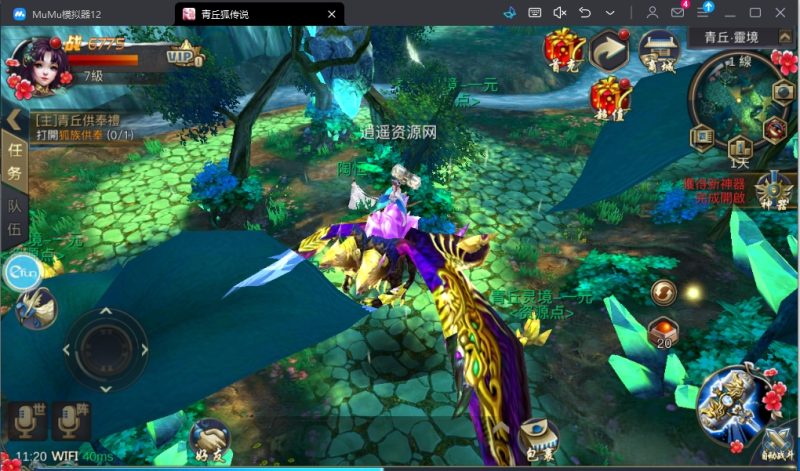The height and width of the screenshot is (471, 800).
Task: Click the Efun floating bubble
Action: (22, 272)
